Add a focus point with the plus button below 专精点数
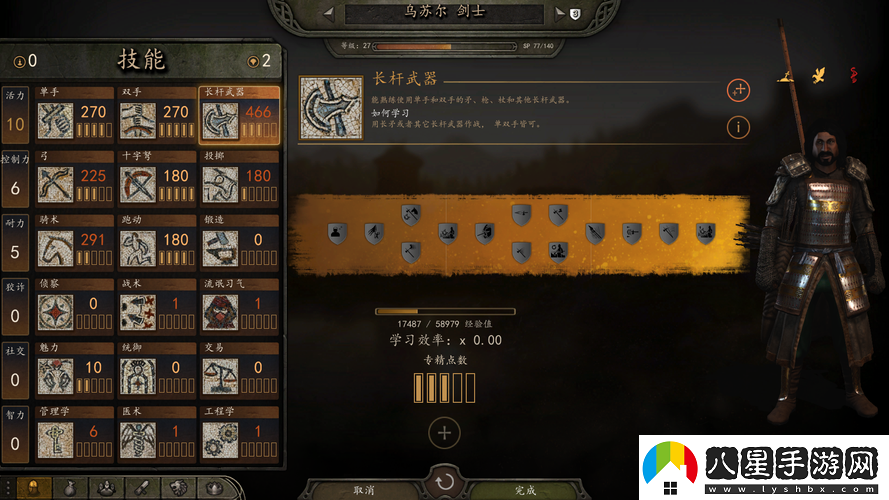The width and height of the screenshot is (889, 500). [x=445, y=433]
